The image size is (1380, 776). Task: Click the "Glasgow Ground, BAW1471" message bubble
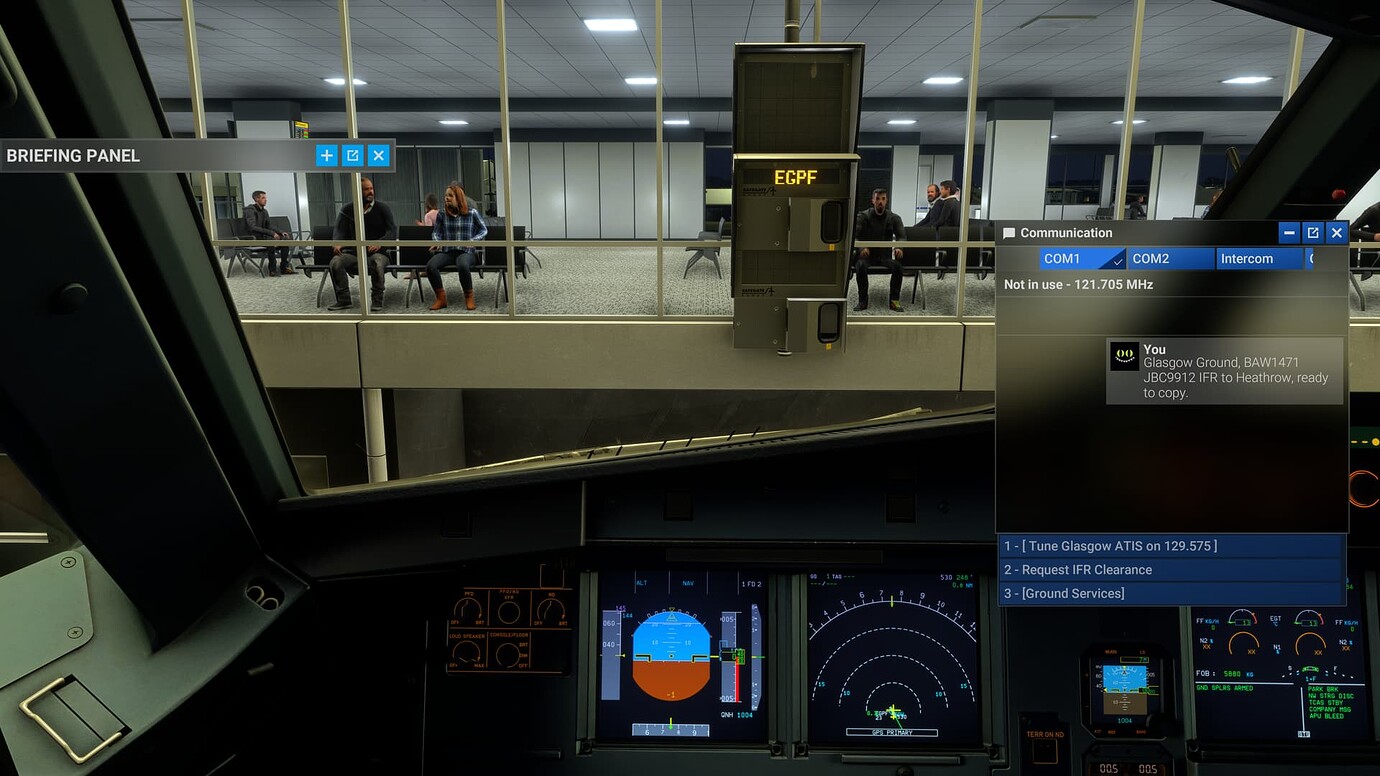coord(1225,372)
